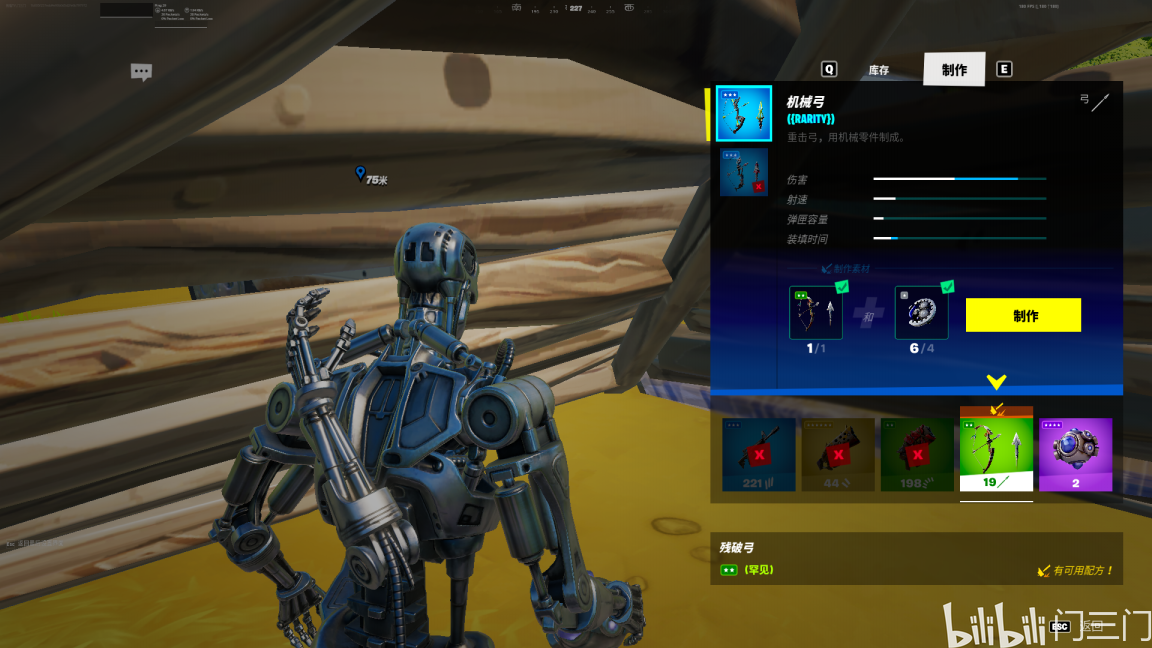Select the 制作 crafting tab

(954, 70)
